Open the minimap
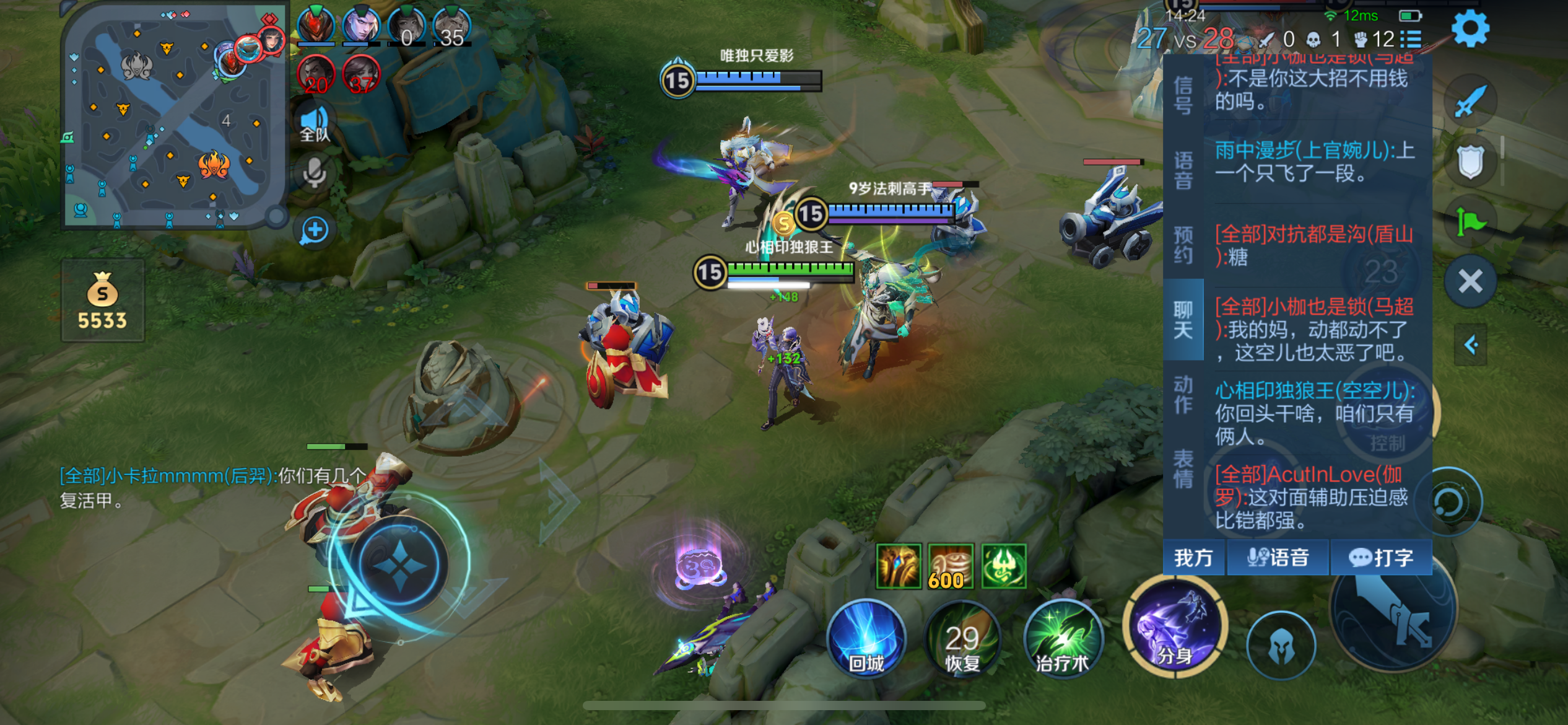This screenshot has height=725, width=1568. click(x=173, y=115)
